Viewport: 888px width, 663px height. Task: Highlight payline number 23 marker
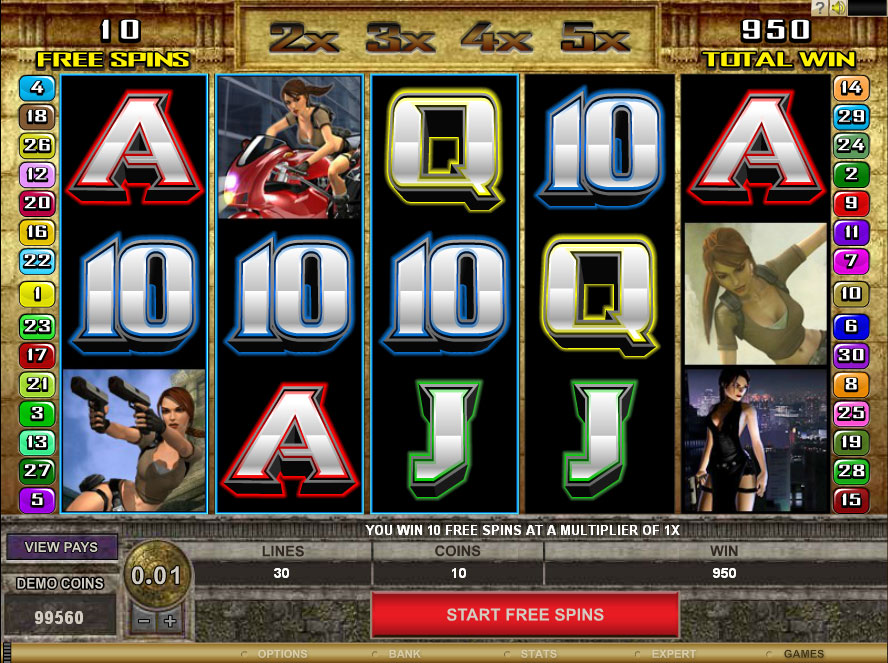coord(36,325)
